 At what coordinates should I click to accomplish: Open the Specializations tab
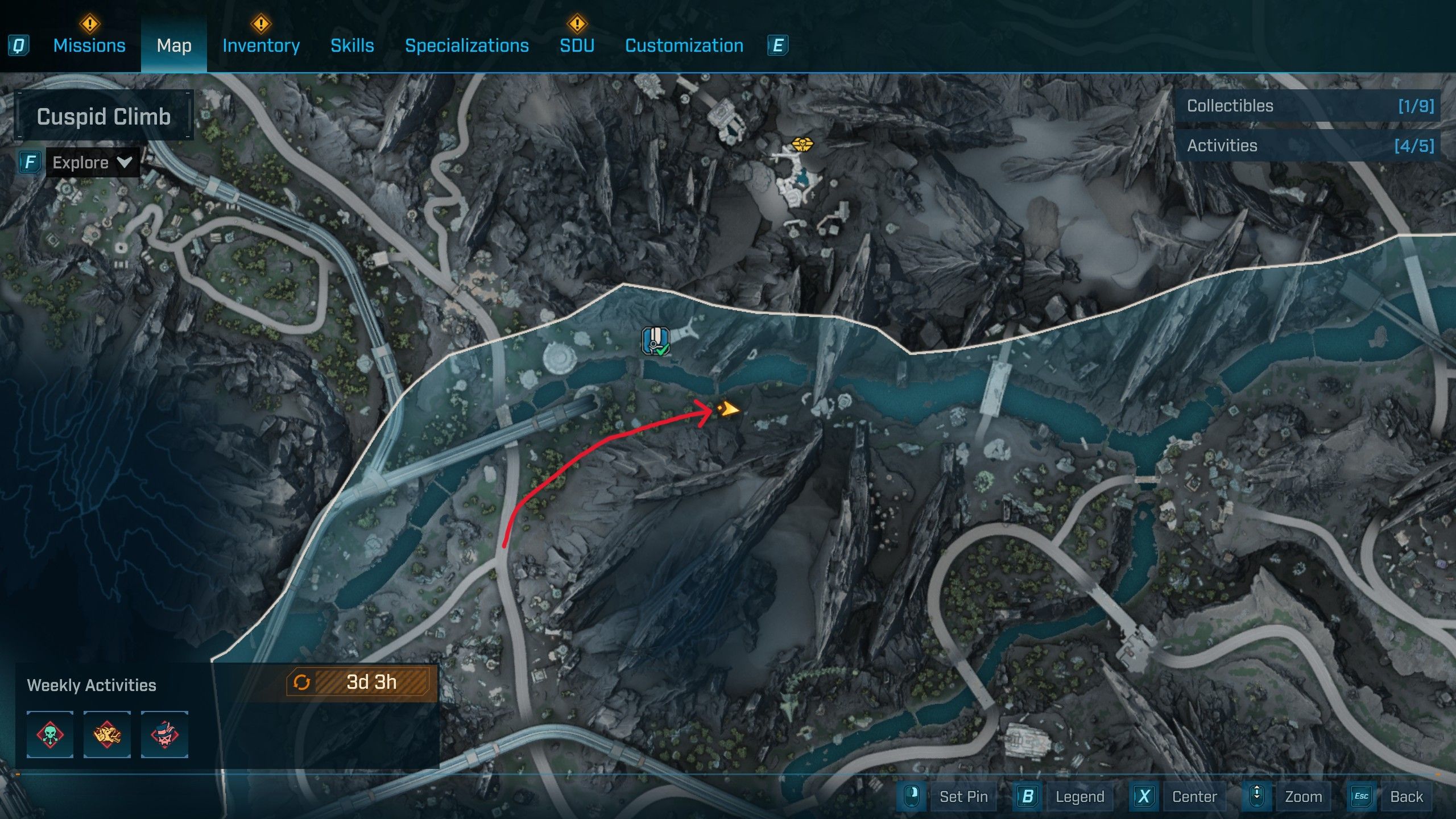tap(466, 45)
